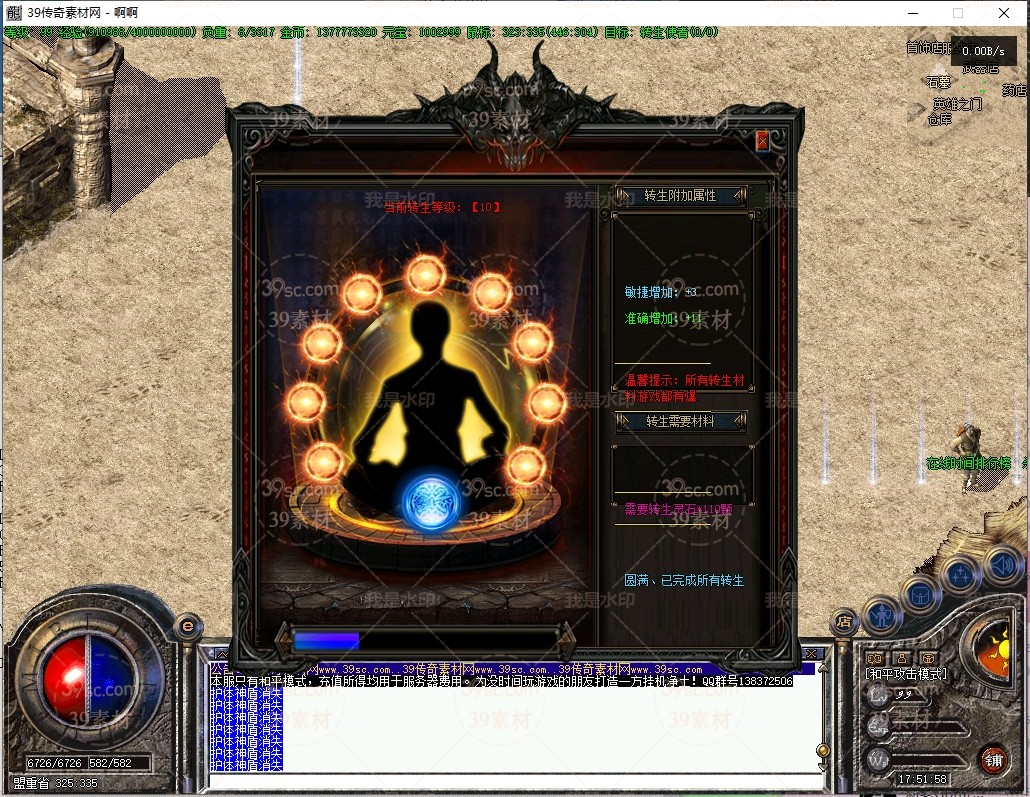This screenshot has height=797, width=1030.
Task: Open the red 铺 stall button
Action: tap(992, 758)
